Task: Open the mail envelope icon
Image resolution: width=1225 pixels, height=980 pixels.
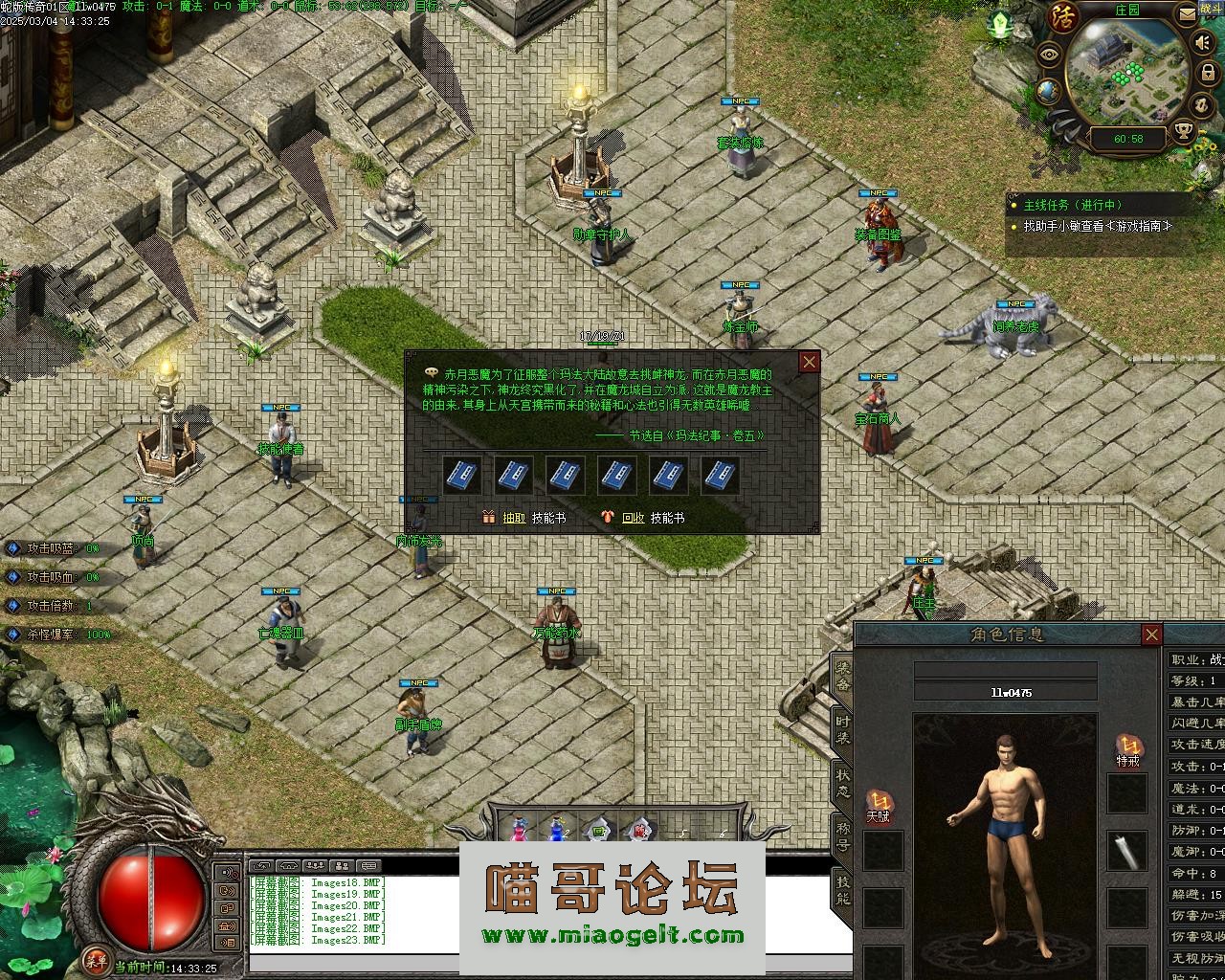Action: [x=1188, y=13]
